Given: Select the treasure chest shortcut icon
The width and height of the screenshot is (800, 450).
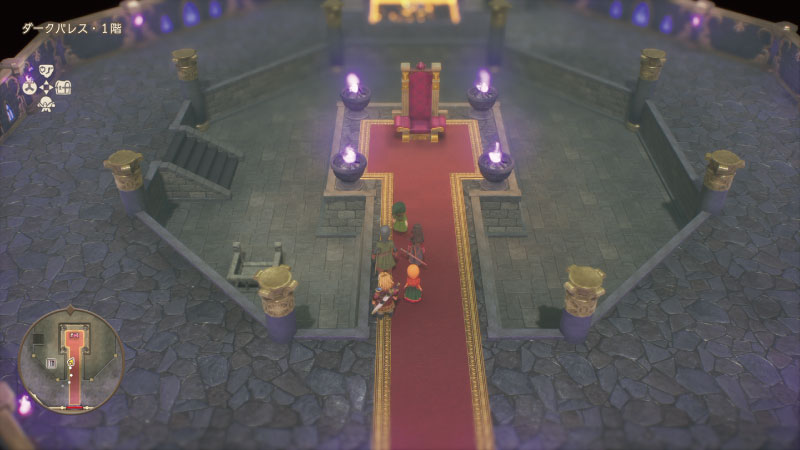Looking at the screenshot, I should [x=63, y=87].
